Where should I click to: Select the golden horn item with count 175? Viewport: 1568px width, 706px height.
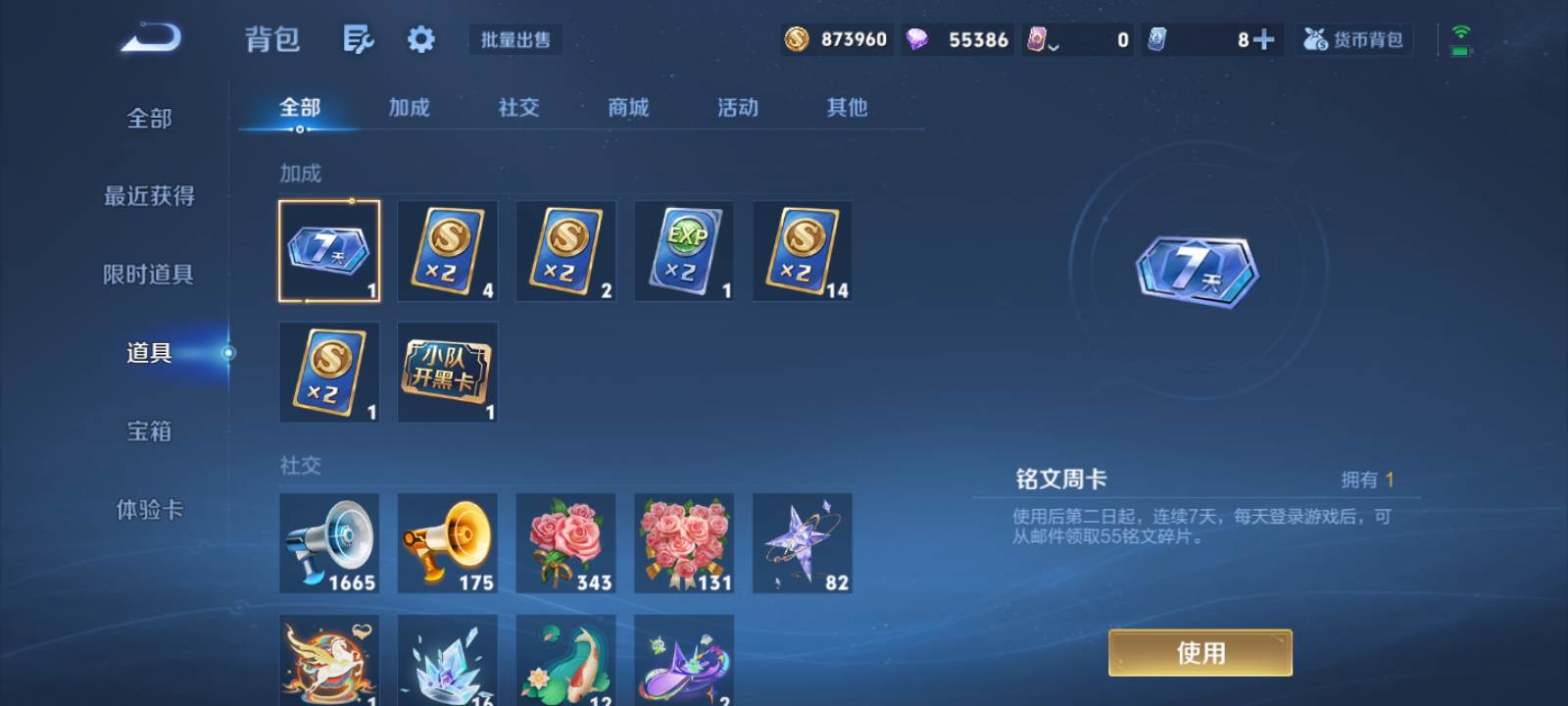(x=447, y=542)
